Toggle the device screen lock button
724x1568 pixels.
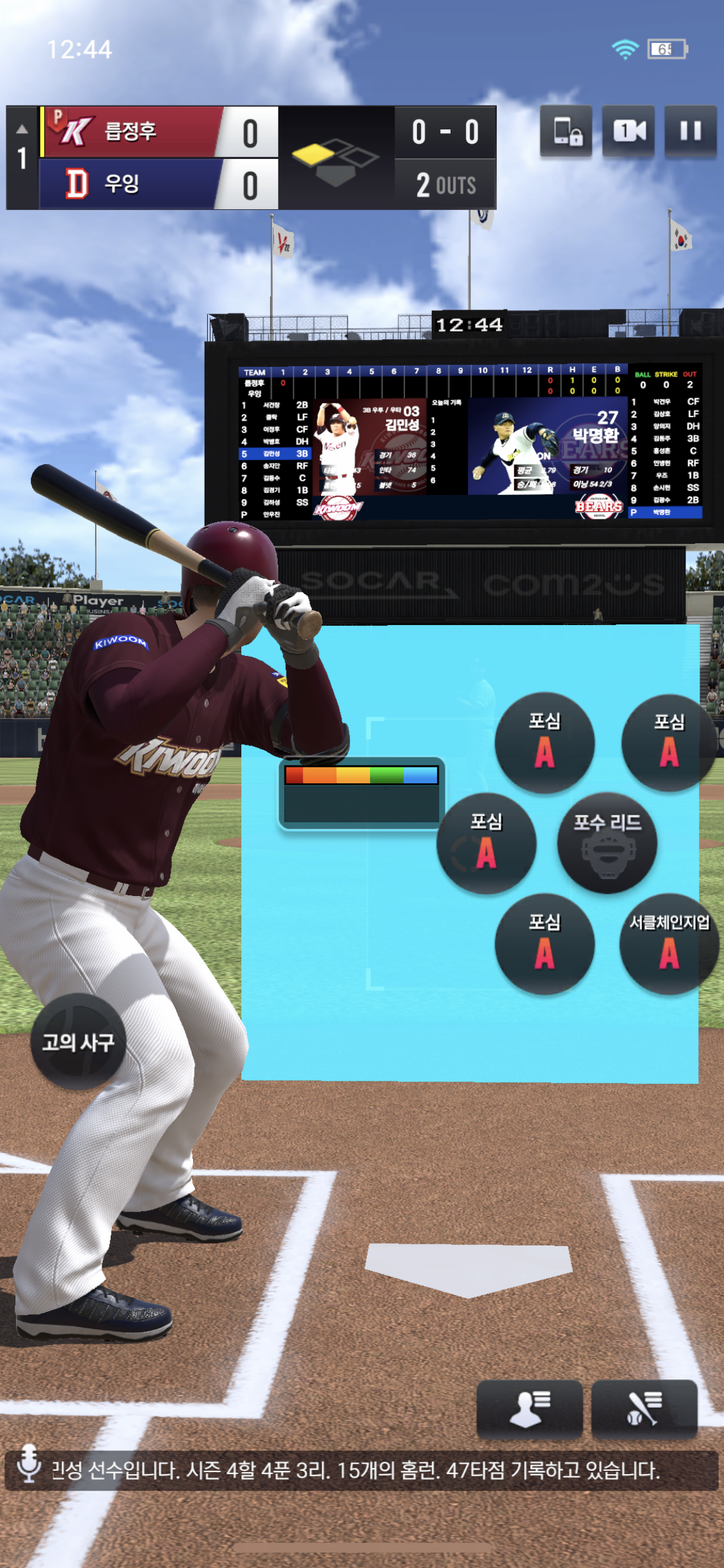pos(566,131)
